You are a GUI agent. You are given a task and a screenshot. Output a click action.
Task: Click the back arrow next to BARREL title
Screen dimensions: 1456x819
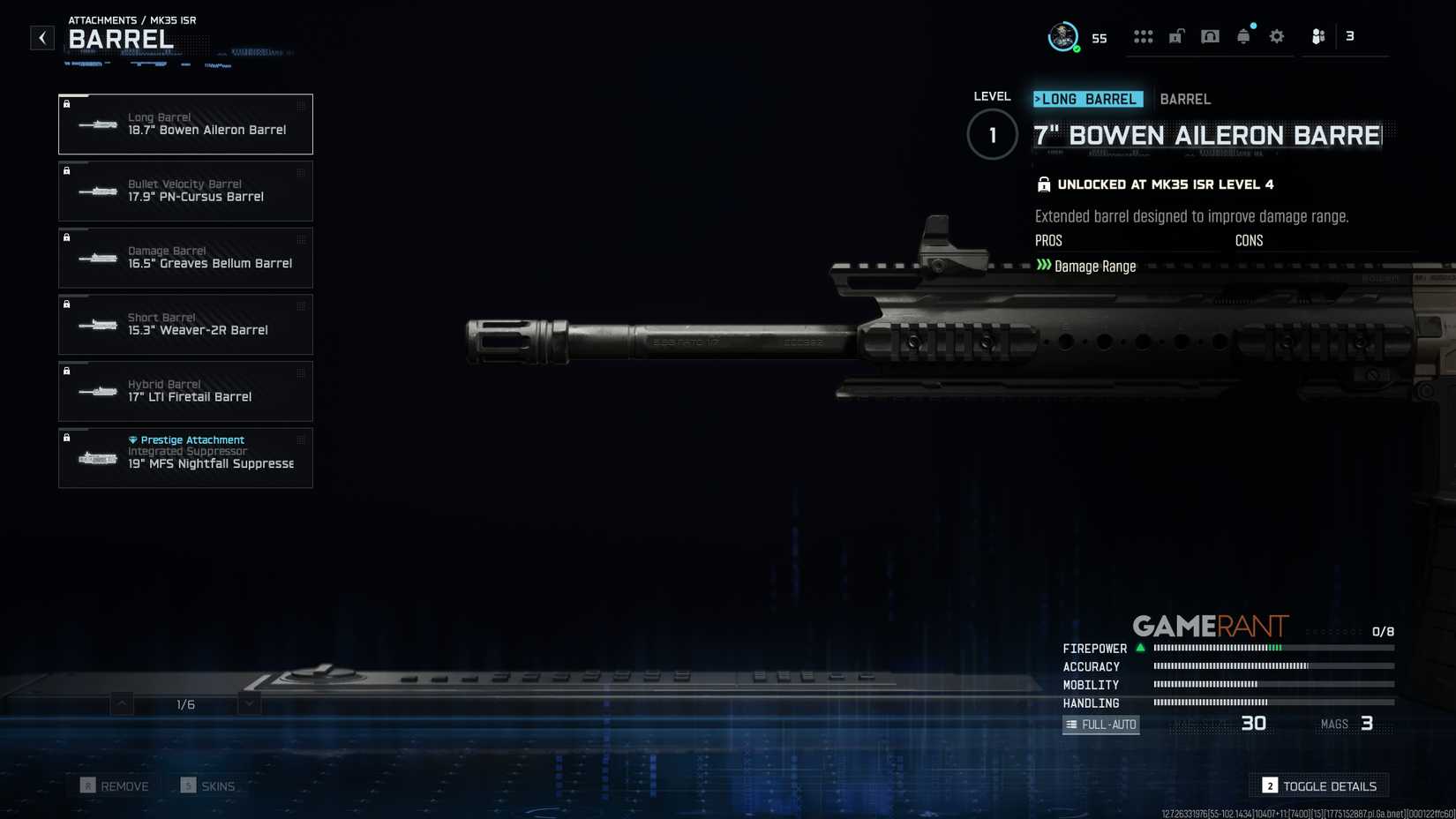(x=41, y=37)
